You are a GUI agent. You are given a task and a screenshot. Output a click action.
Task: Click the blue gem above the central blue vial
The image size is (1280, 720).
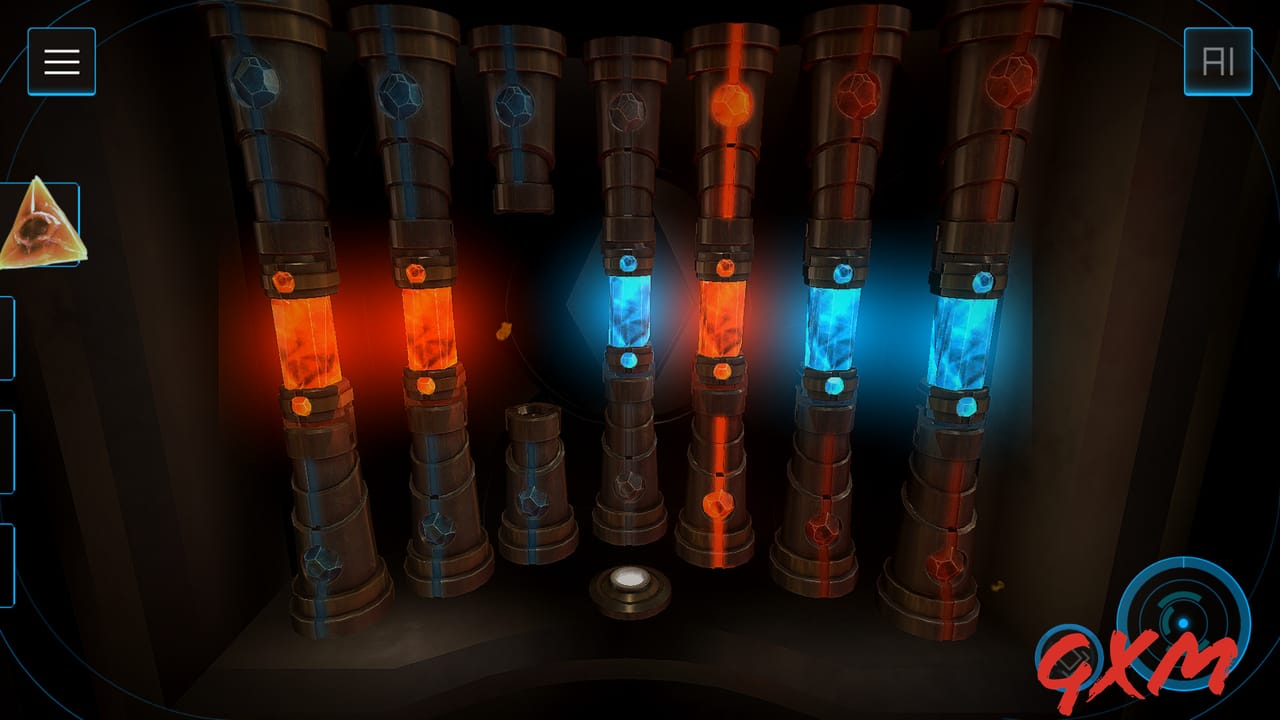(x=628, y=262)
